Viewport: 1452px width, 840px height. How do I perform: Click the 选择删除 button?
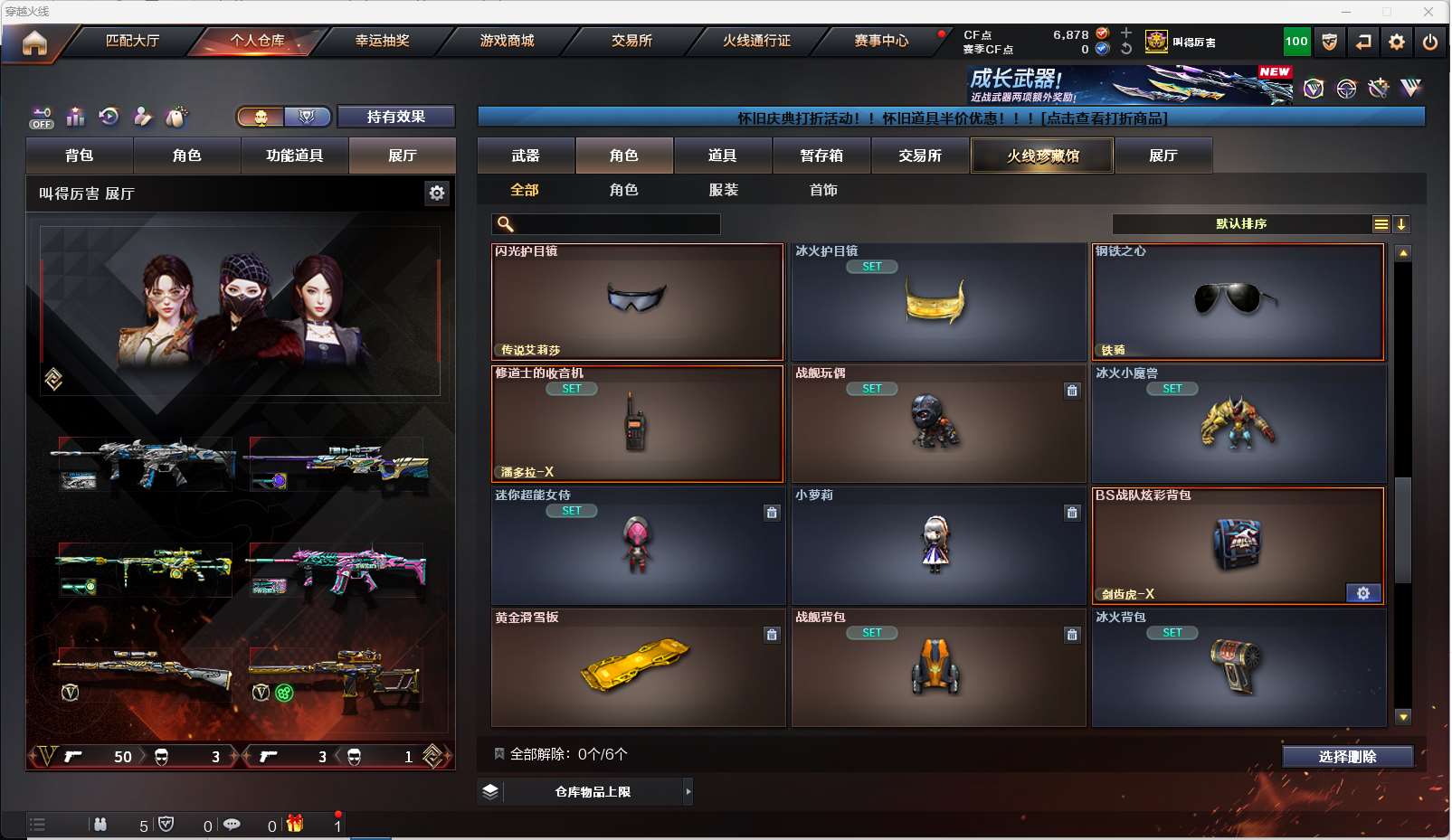pyautogui.click(x=1347, y=757)
